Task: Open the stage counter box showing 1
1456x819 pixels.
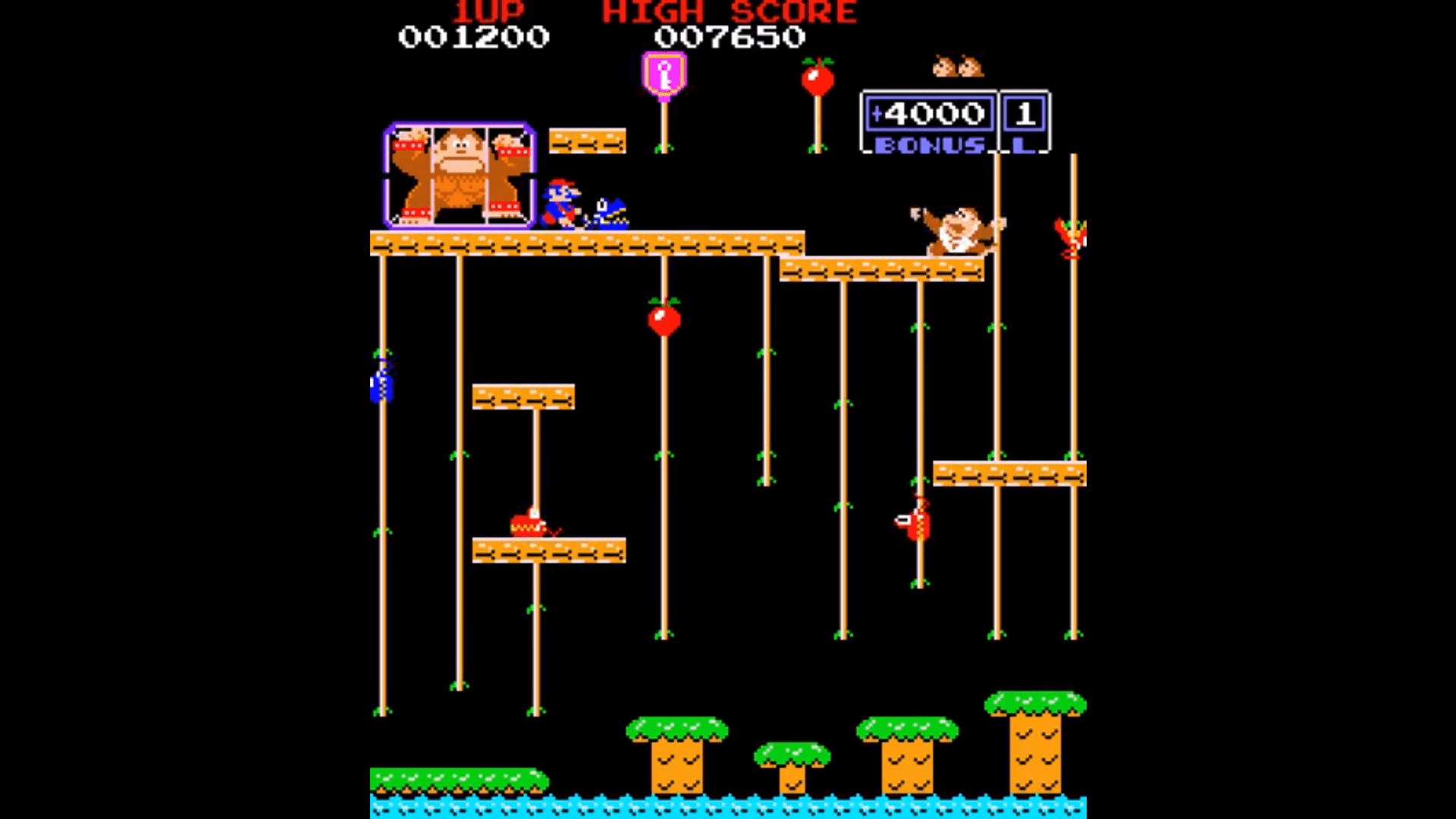Action: [x=1025, y=115]
